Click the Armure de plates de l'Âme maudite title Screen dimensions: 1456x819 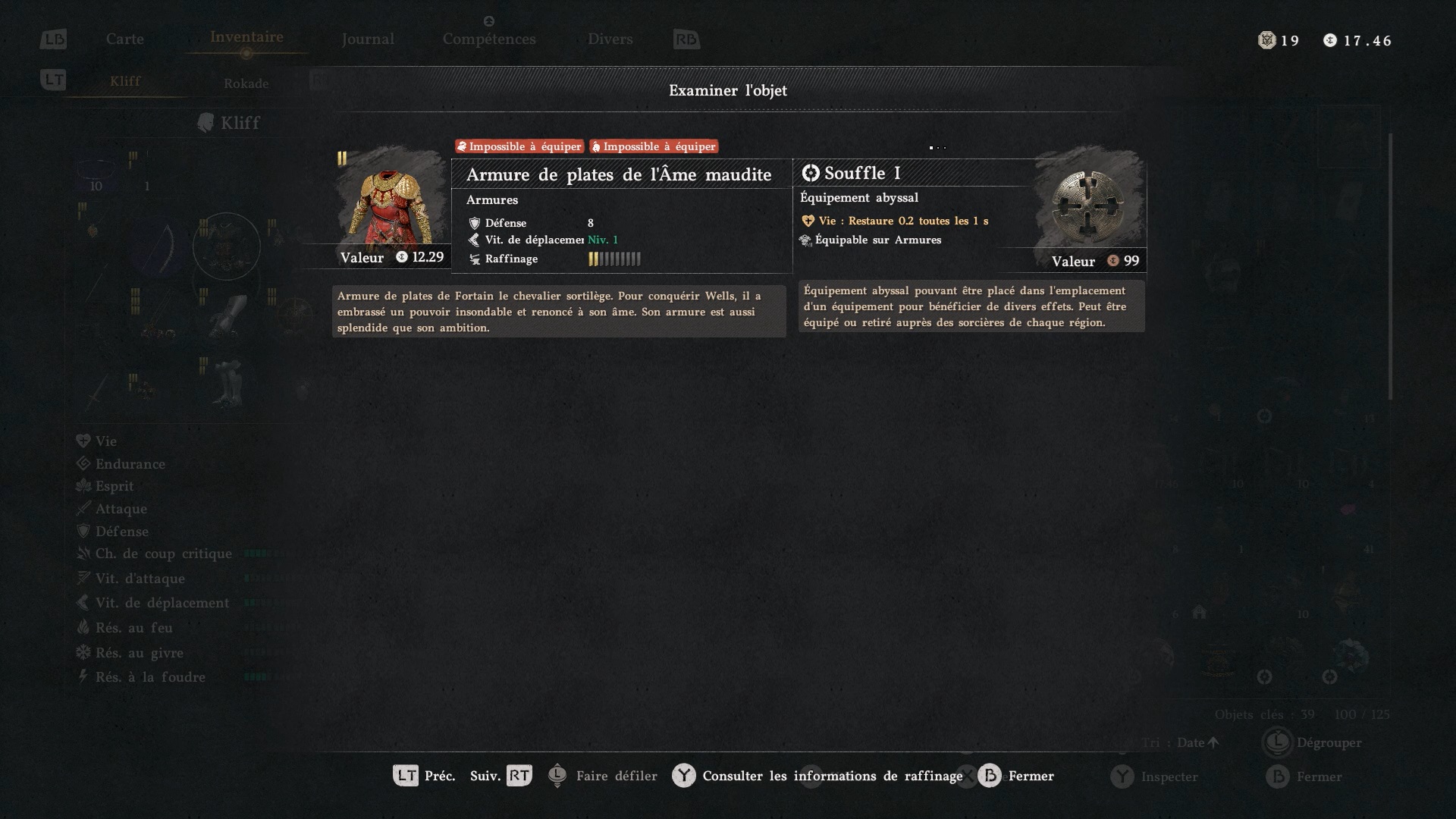coord(619,175)
